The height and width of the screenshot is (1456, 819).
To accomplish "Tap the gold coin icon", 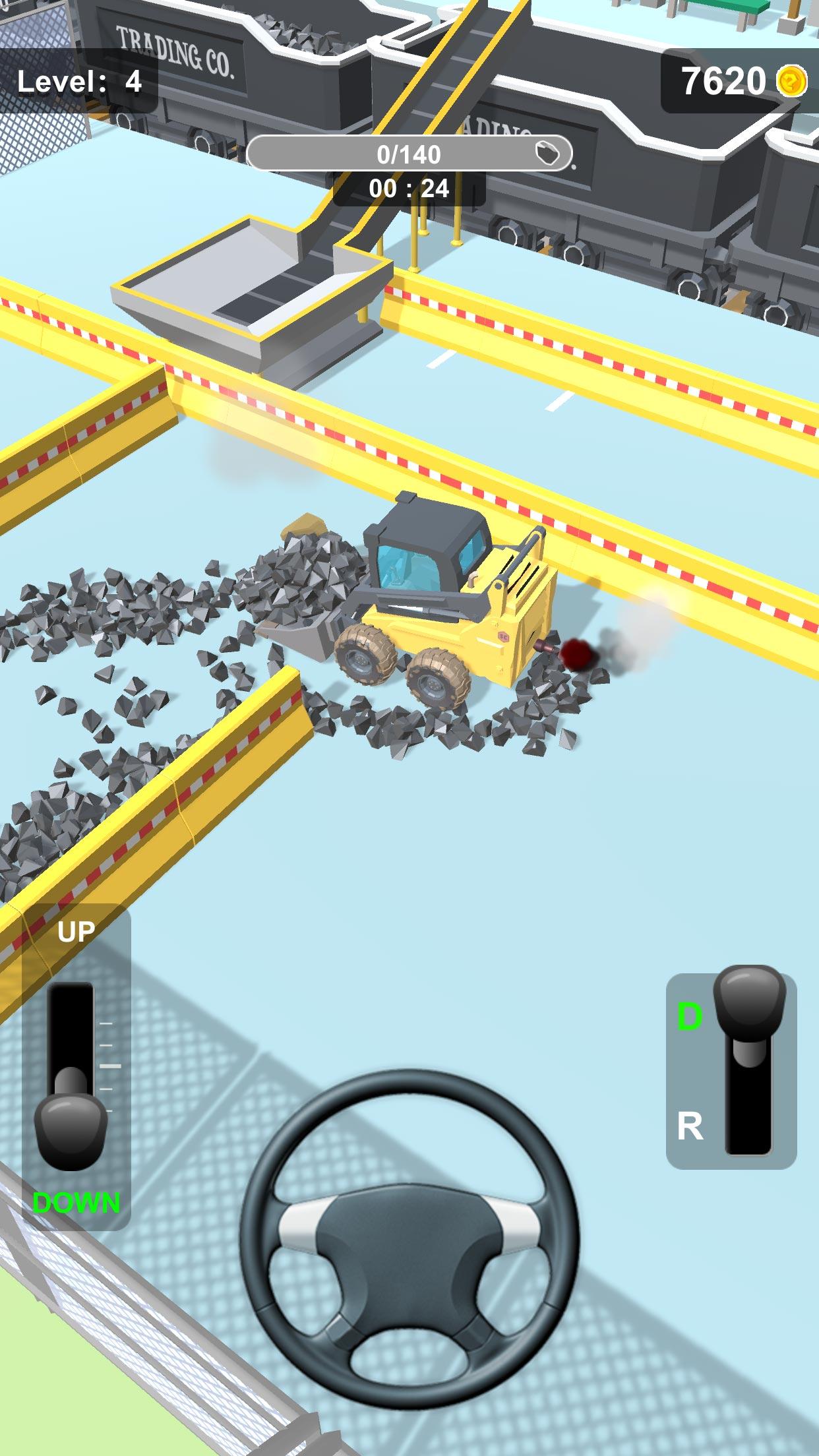I will pyautogui.click(x=791, y=82).
